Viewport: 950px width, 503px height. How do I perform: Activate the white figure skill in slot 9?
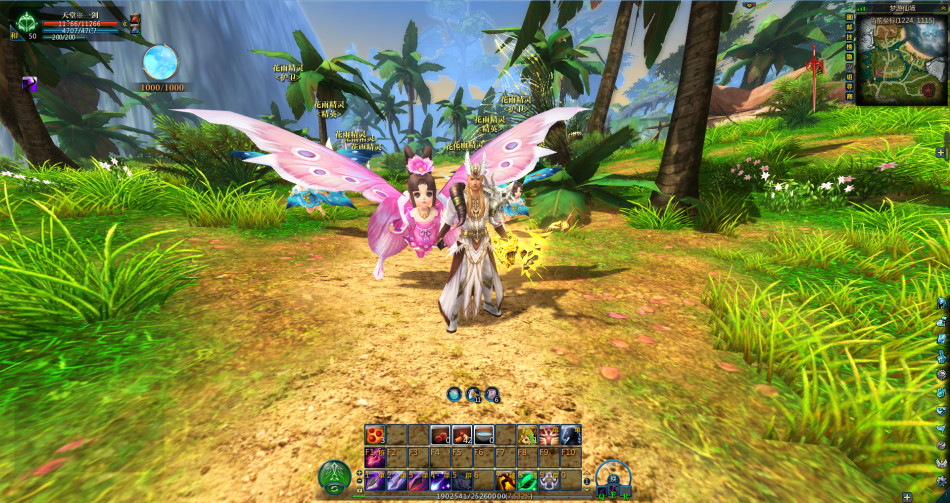coord(549,481)
